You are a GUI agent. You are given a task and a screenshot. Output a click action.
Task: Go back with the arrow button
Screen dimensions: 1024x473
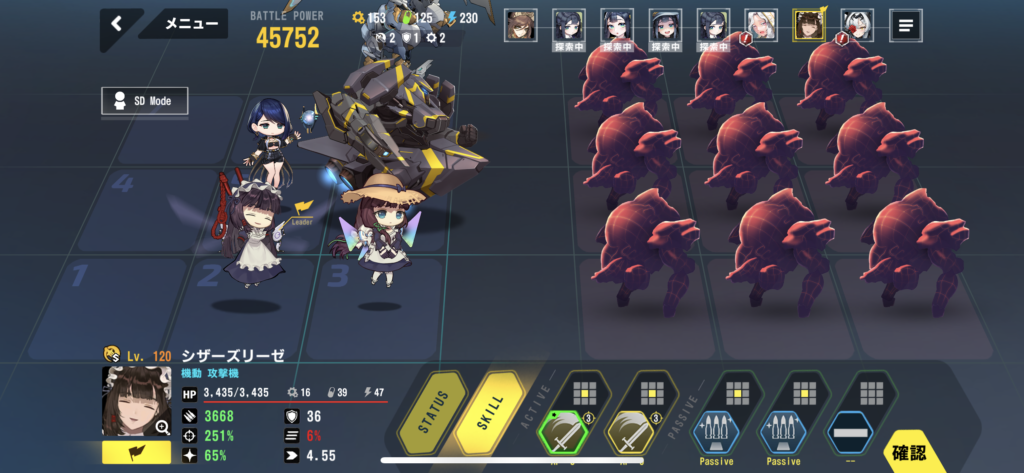tap(117, 24)
